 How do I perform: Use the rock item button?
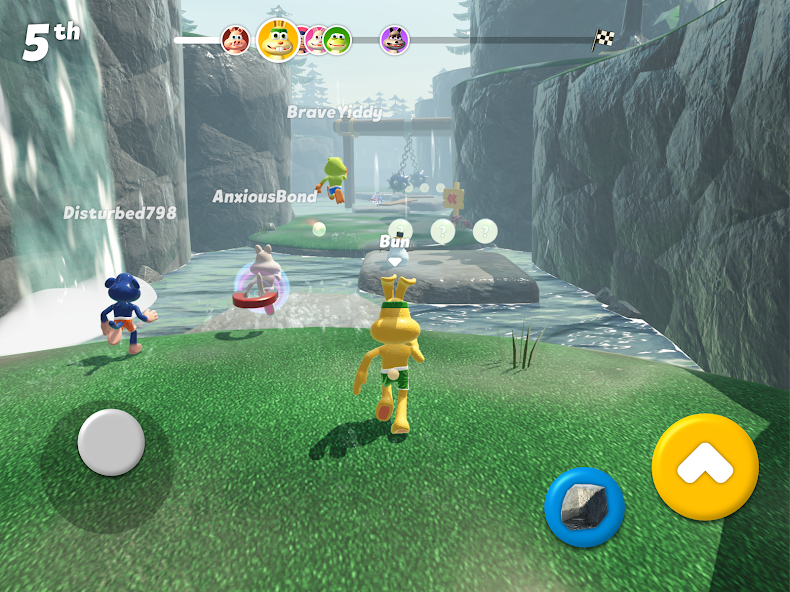(x=584, y=507)
